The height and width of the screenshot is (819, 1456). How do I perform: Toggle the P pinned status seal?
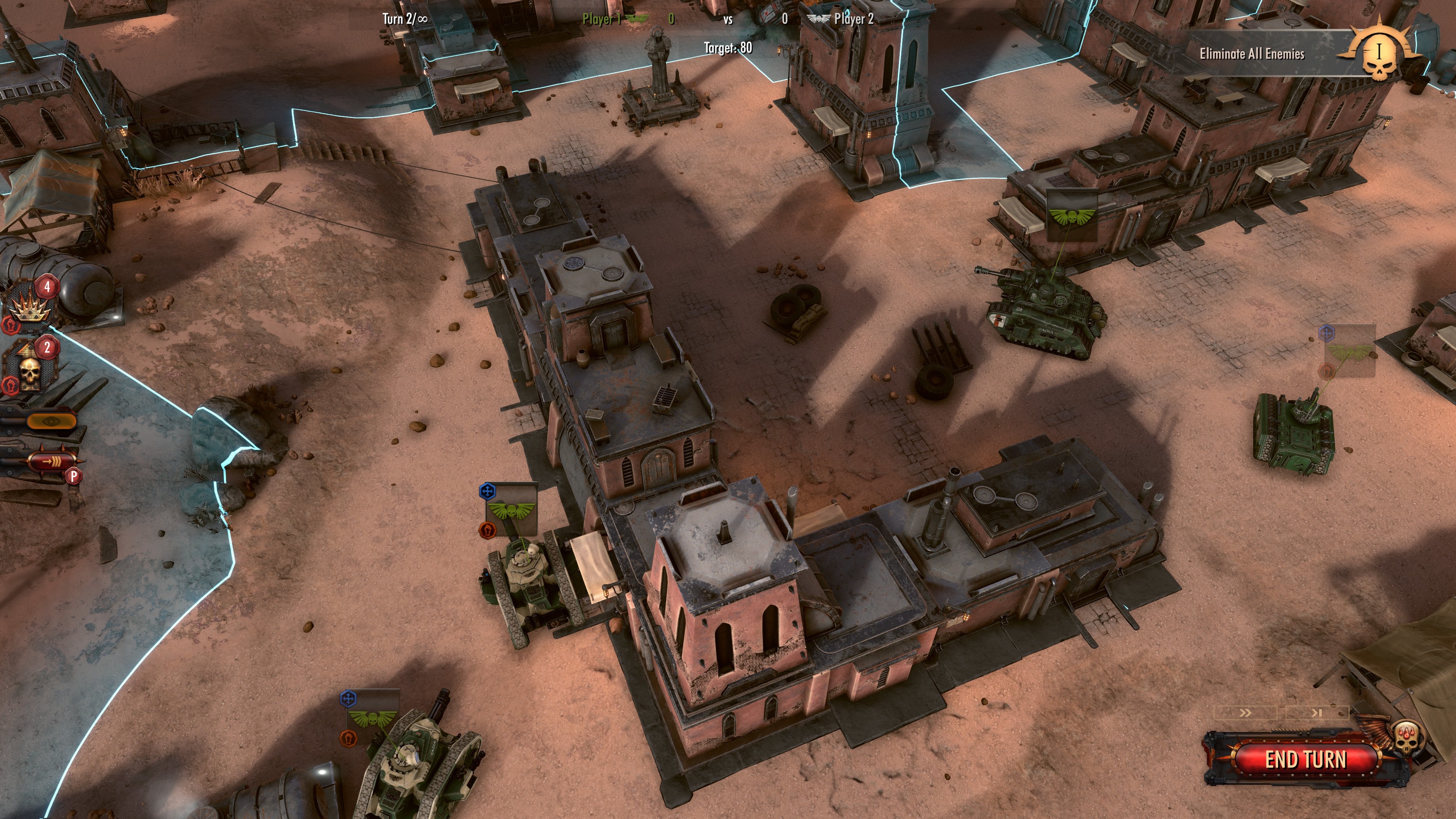(x=74, y=477)
